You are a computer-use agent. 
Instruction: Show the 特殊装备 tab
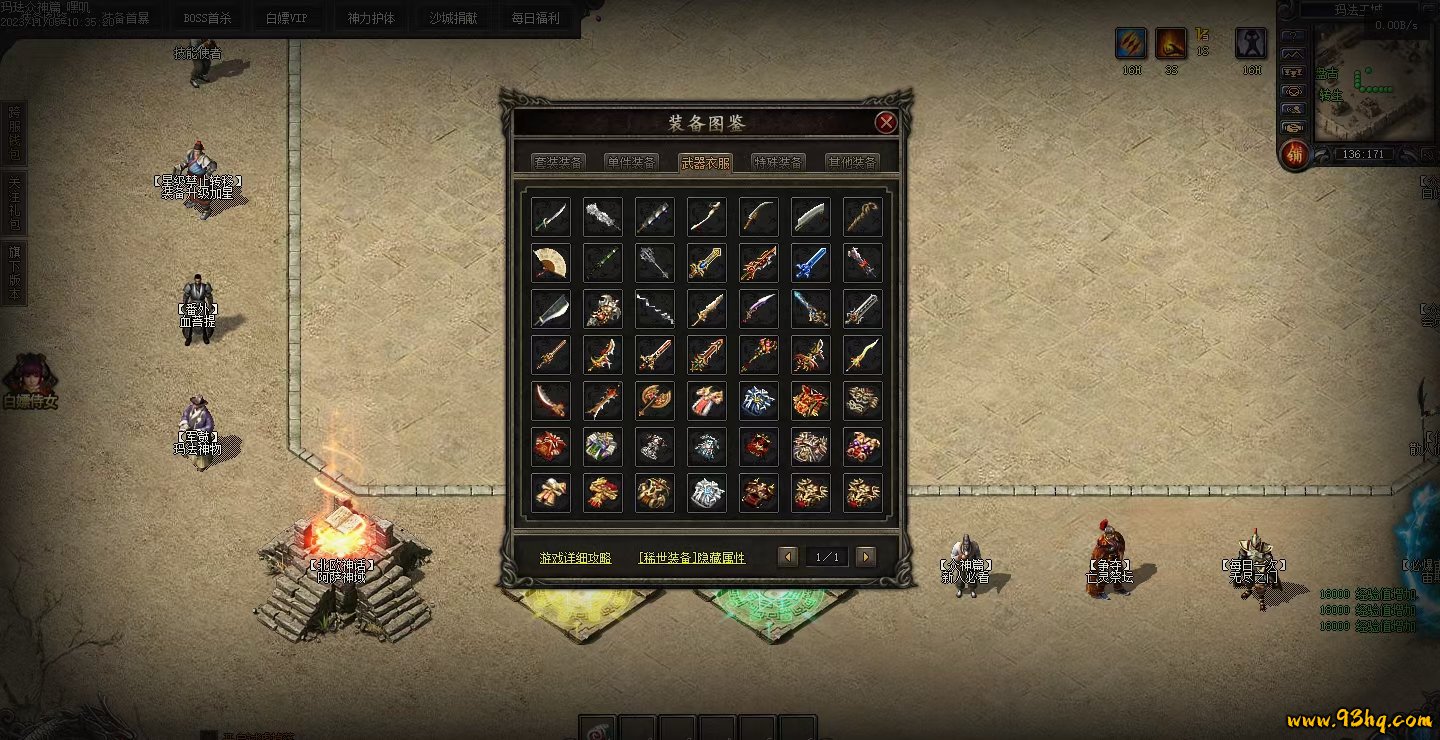(x=778, y=162)
